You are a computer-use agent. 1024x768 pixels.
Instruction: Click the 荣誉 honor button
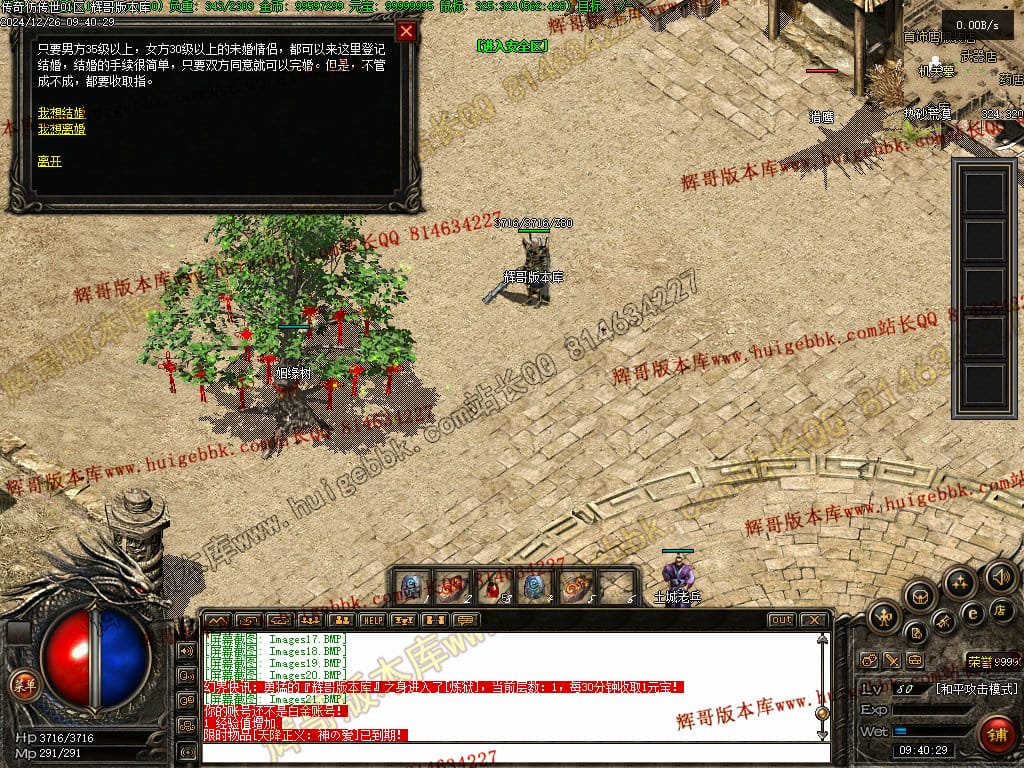coord(979,661)
